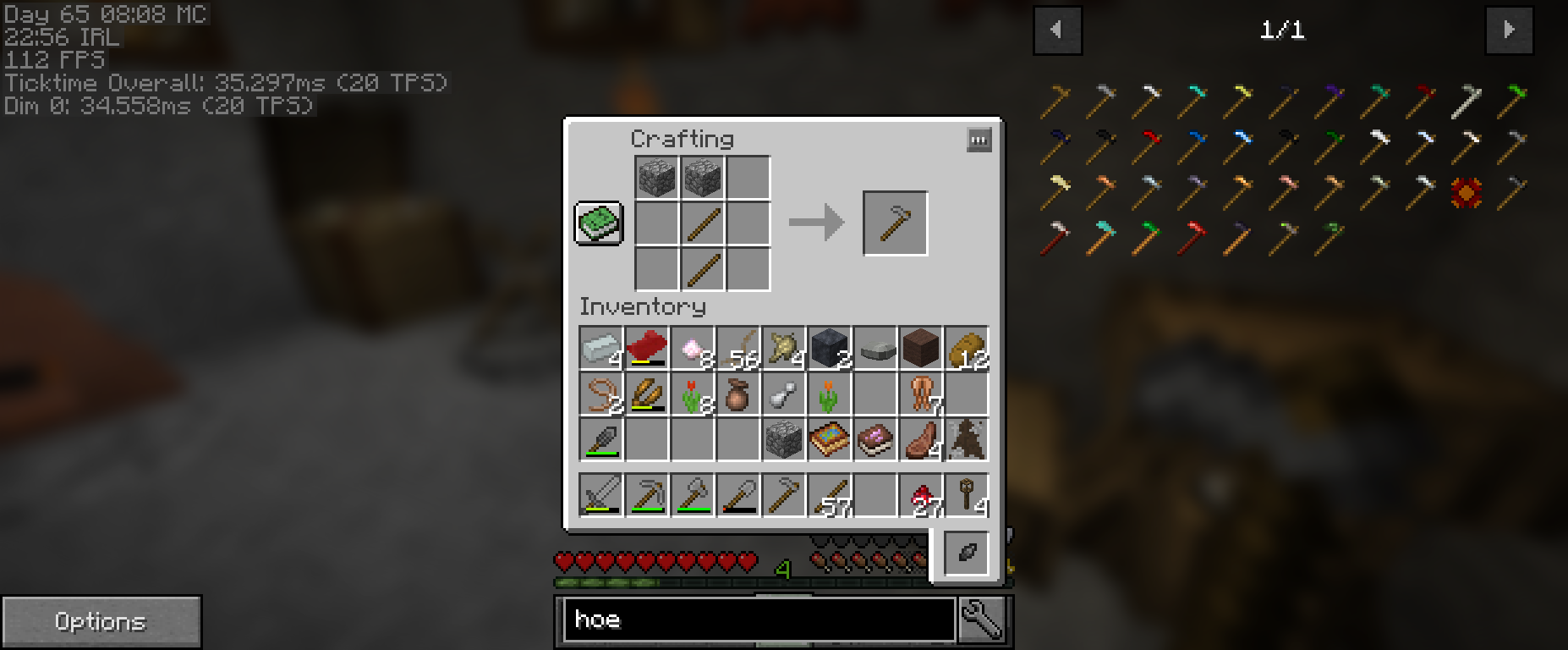Pick up the stack of 56 sticks

coord(738,350)
